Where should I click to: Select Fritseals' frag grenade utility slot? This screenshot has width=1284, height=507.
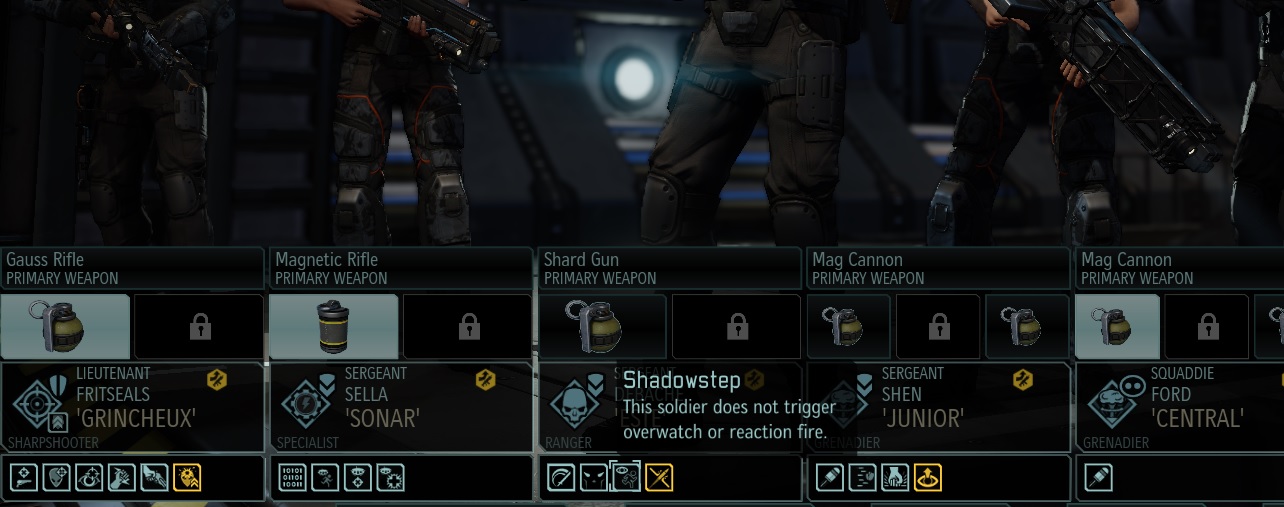tap(66, 326)
